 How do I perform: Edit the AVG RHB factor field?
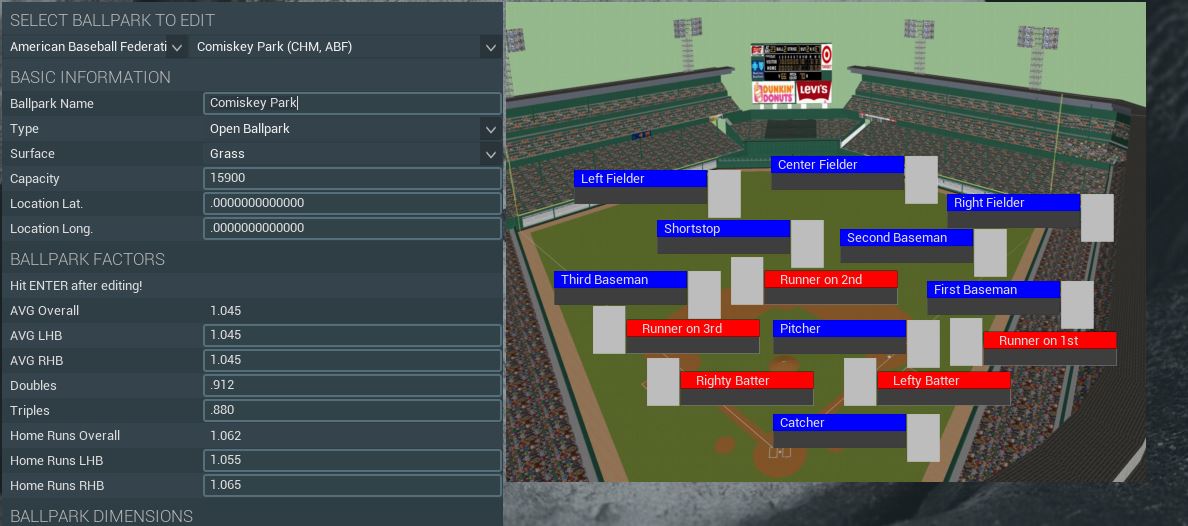[352, 361]
